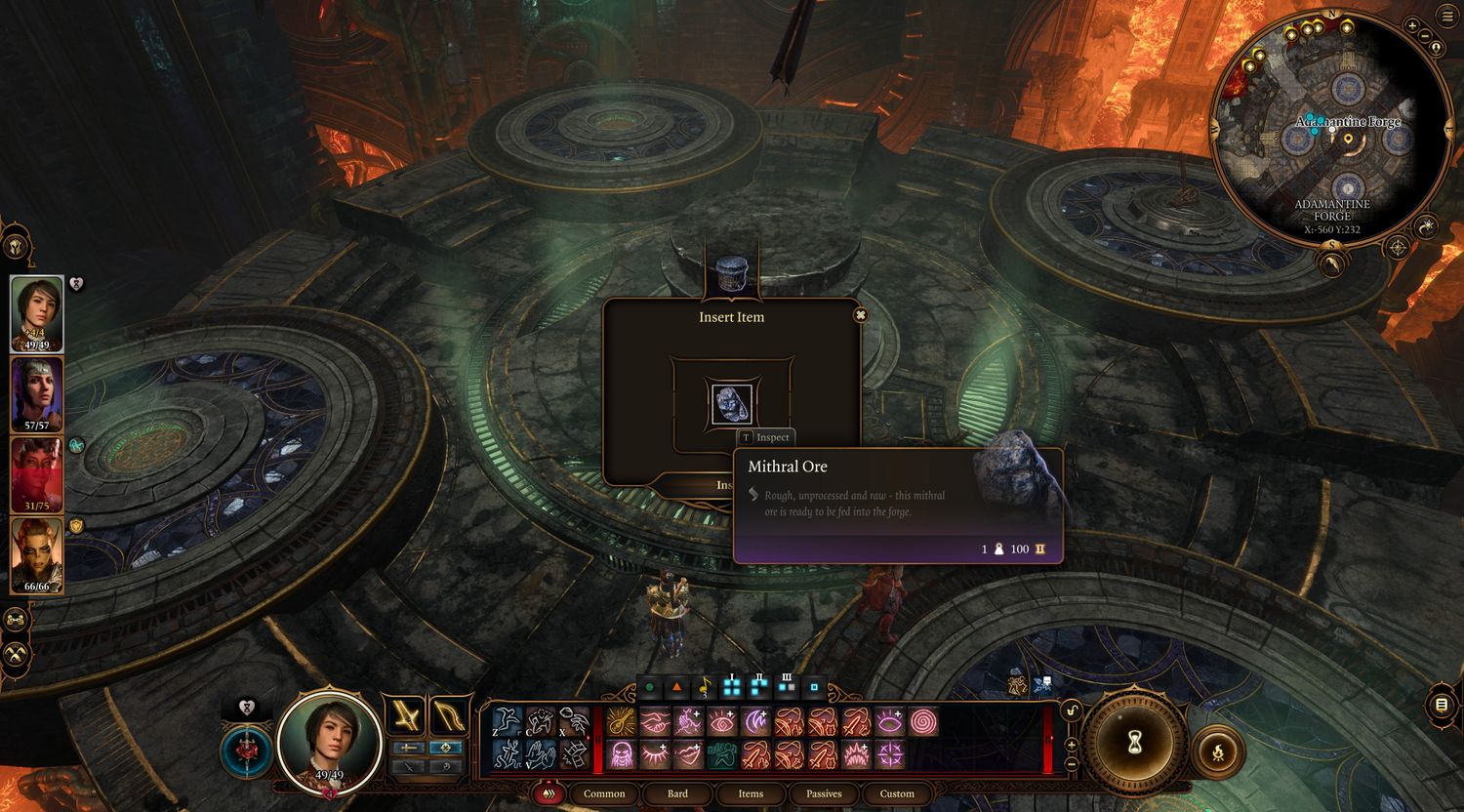Open the Custom hotbar tab
The height and width of the screenshot is (812, 1464).
pos(897,793)
